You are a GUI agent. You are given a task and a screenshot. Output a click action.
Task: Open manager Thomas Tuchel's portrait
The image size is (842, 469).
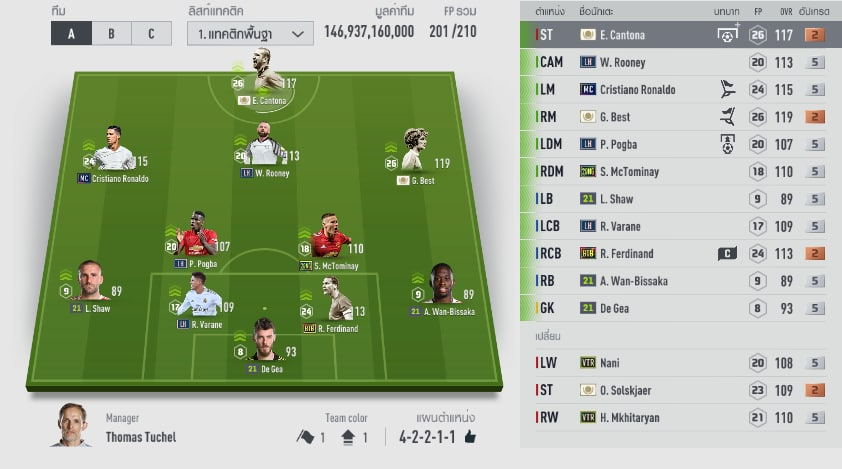[71, 425]
